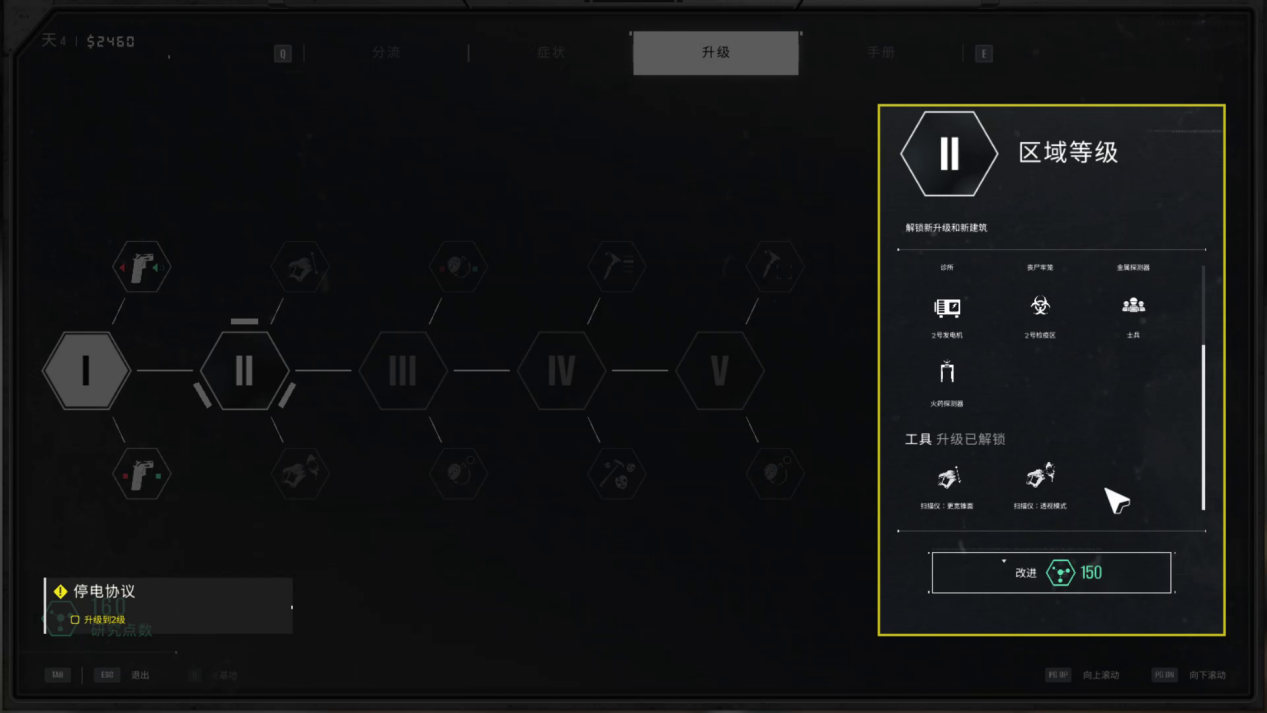Select the level II hexagon node in the tree
The height and width of the screenshot is (713, 1267).
coord(245,370)
